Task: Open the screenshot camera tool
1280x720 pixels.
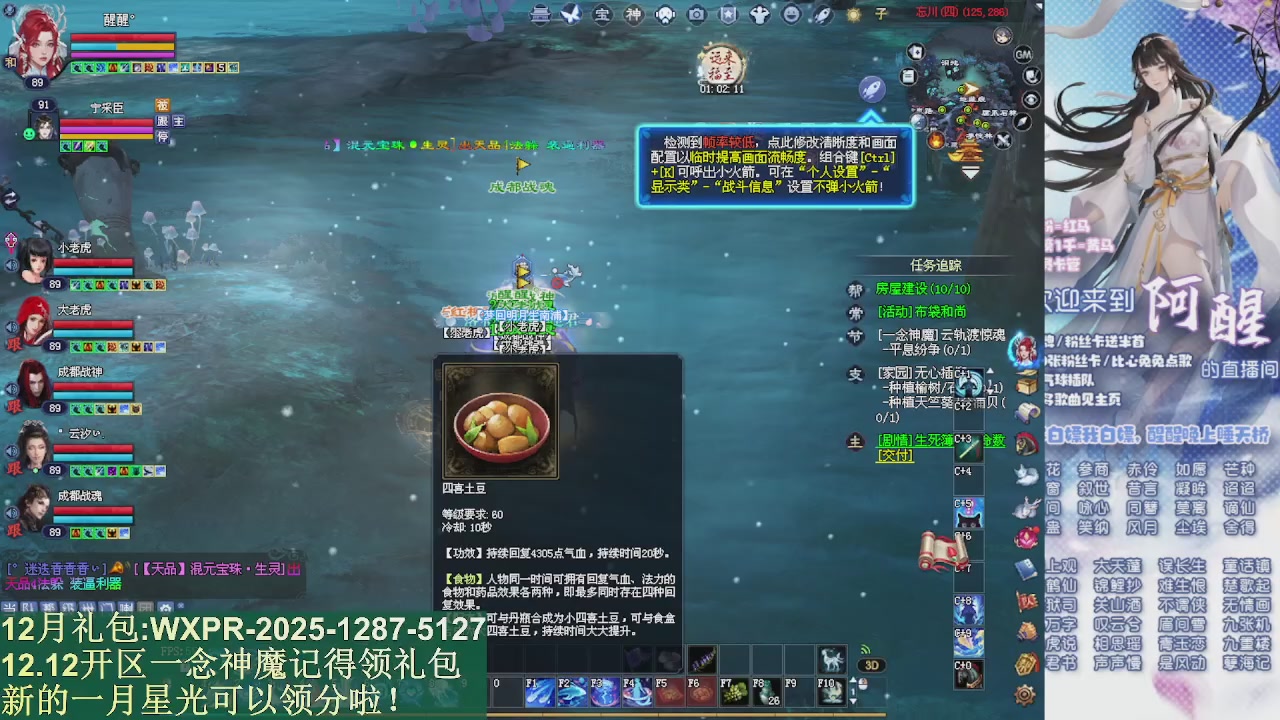Action: (697, 14)
